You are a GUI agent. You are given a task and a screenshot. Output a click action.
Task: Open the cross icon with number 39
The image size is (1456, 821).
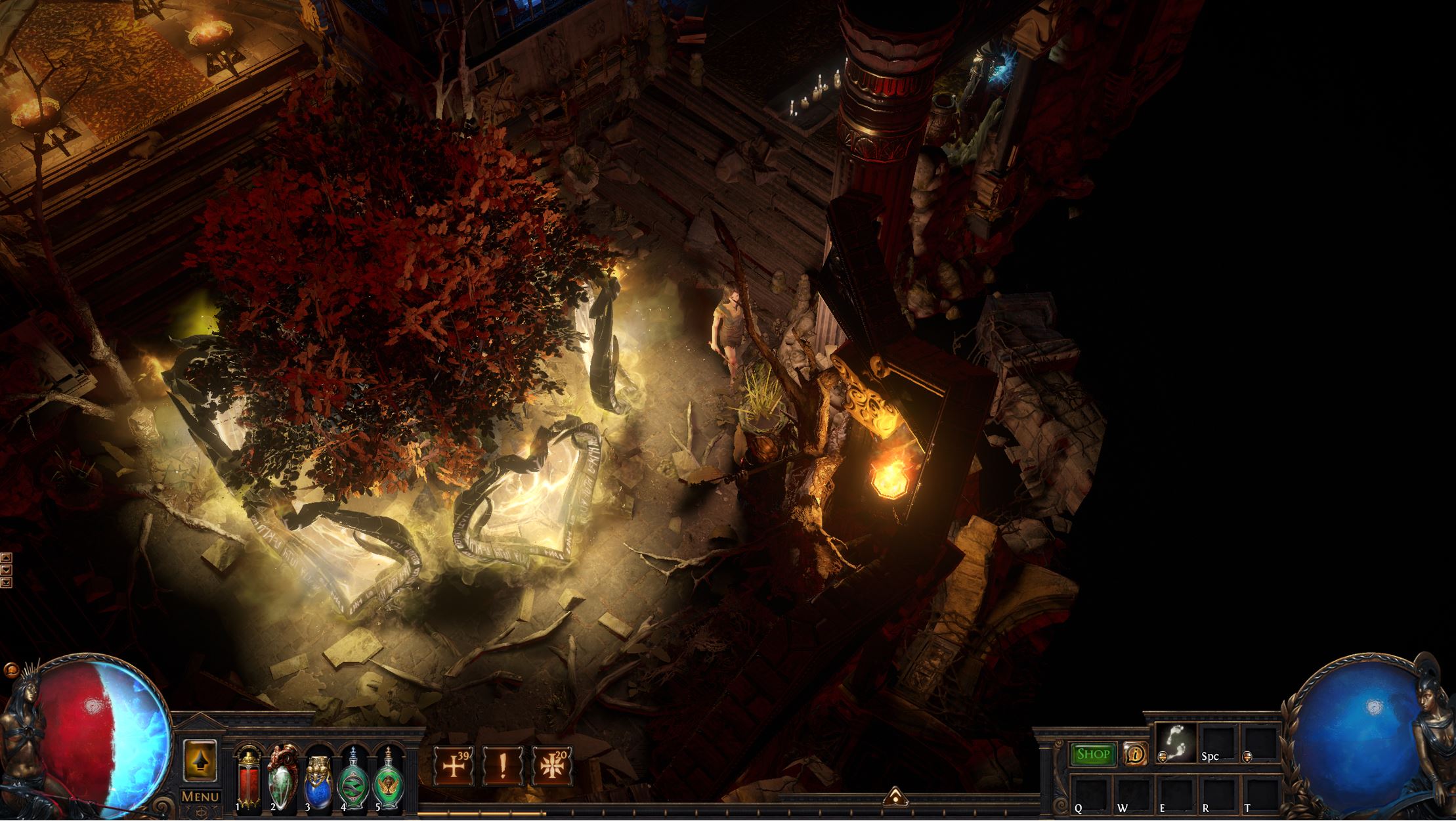point(454,766)
